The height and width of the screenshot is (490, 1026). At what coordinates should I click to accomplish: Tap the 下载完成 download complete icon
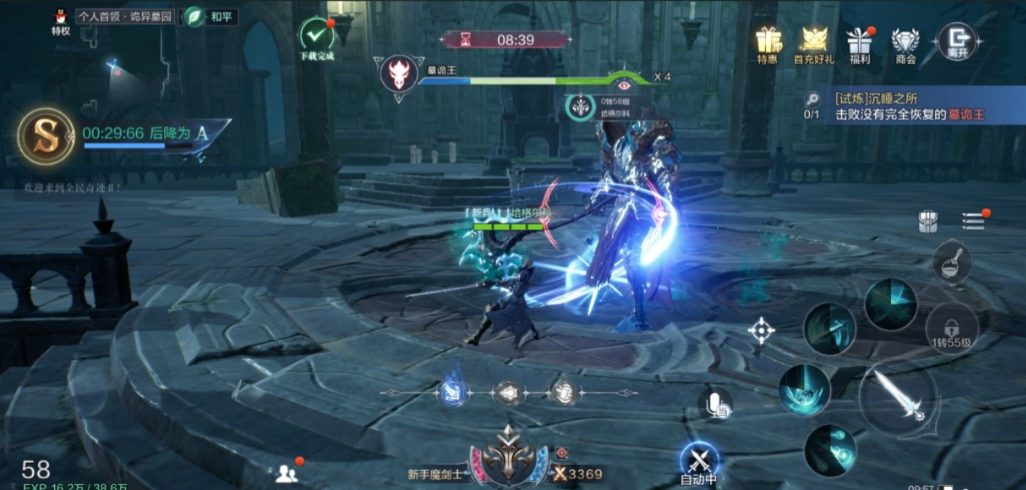317,37
